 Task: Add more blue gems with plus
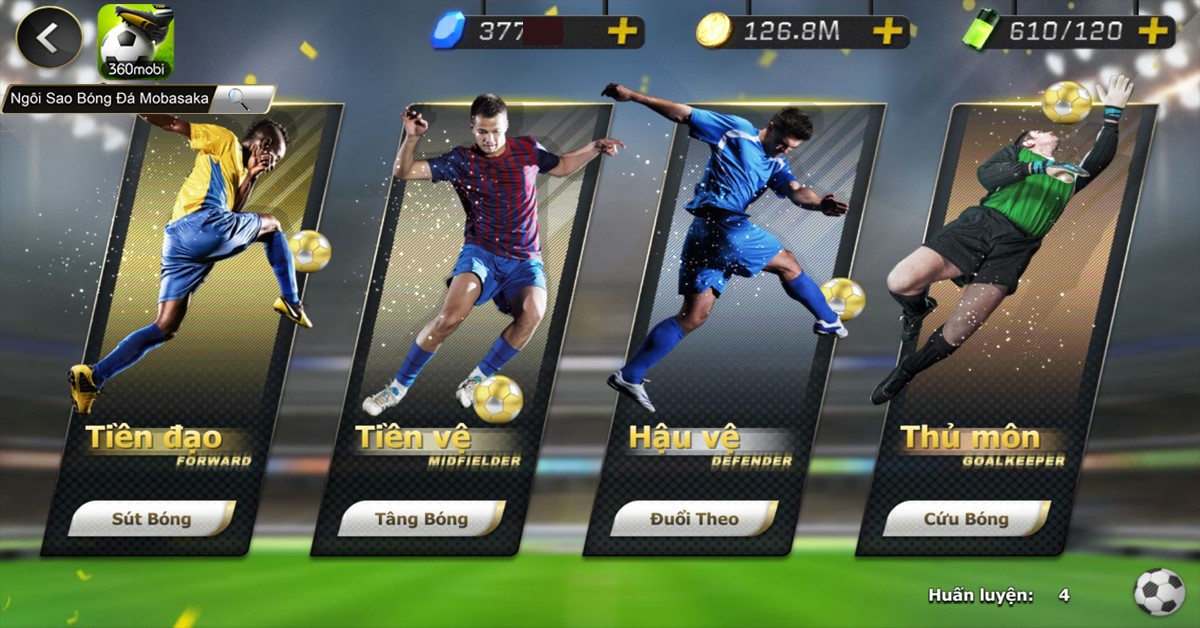(622, 32)
